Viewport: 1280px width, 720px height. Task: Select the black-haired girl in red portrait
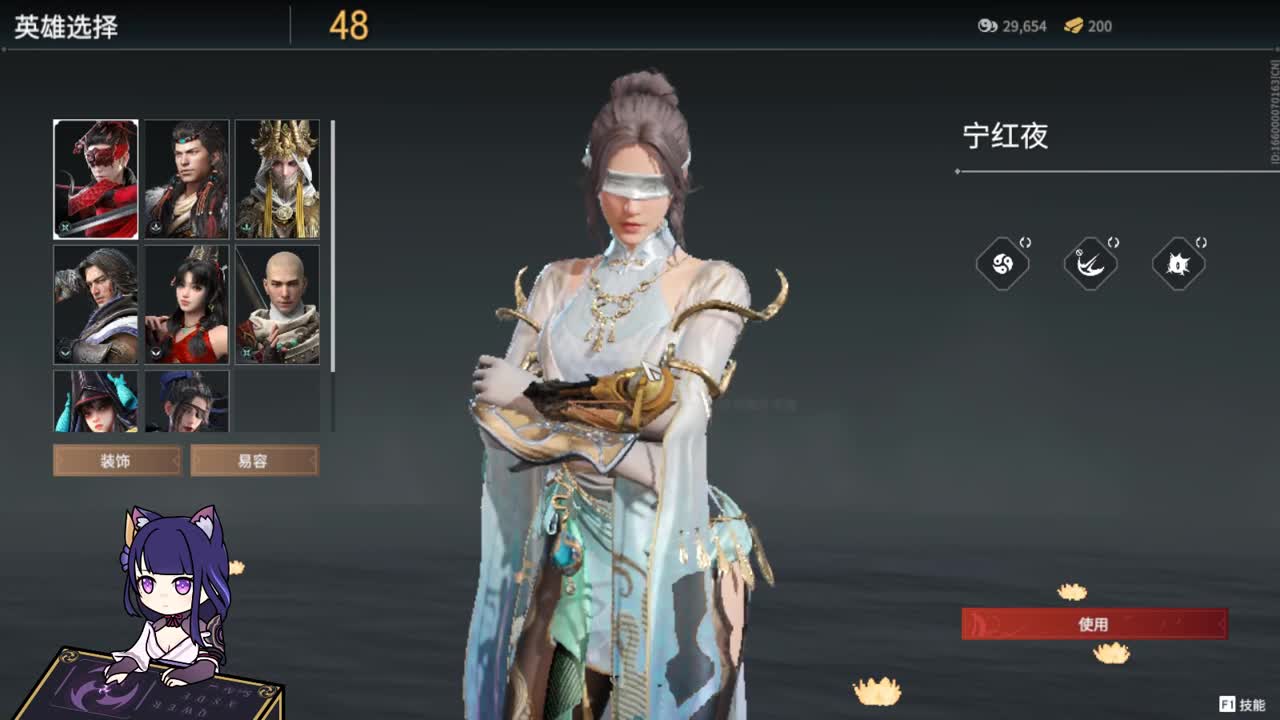(x=186, y=303)
